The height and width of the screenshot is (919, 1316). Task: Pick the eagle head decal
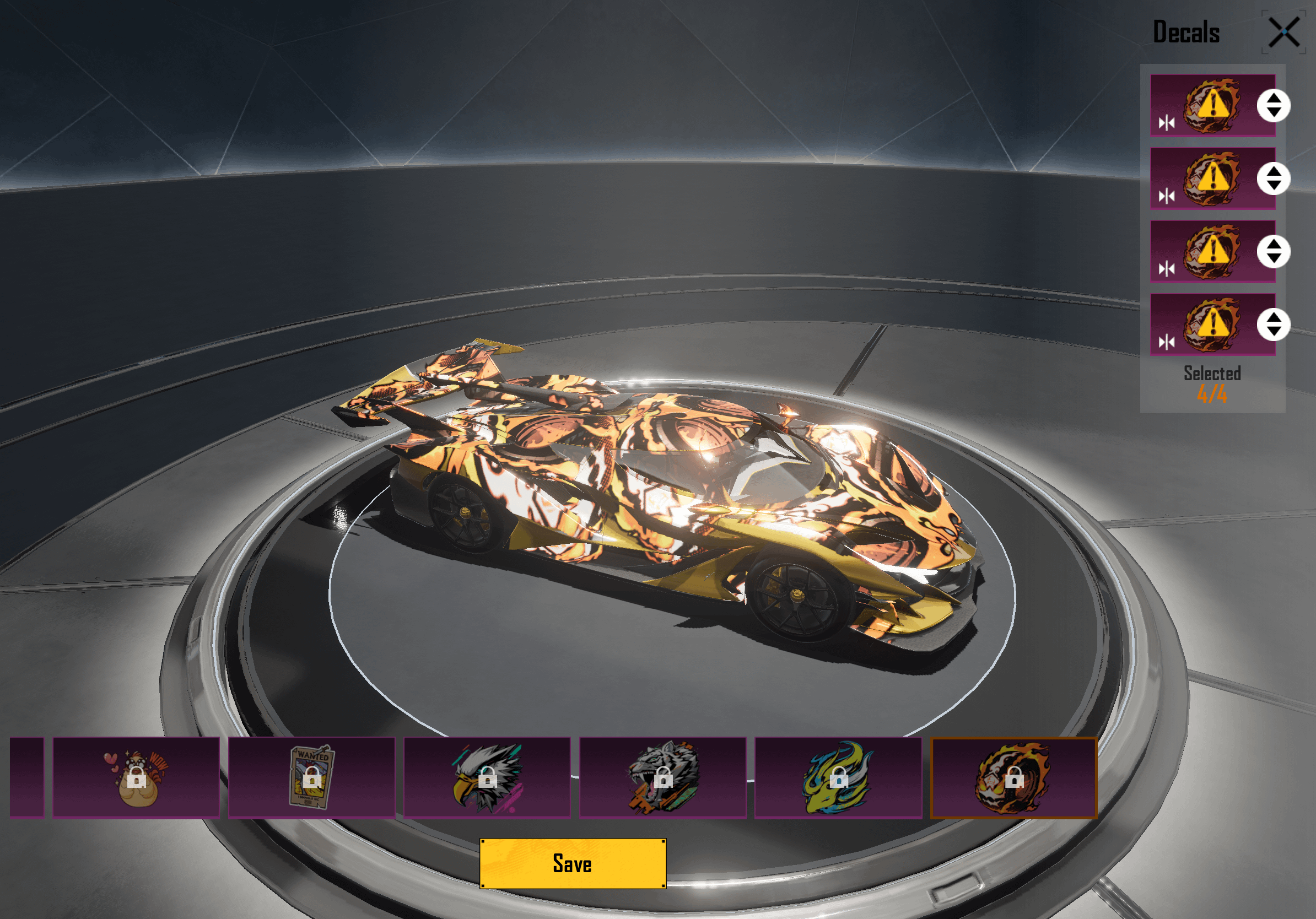(487, 777)
